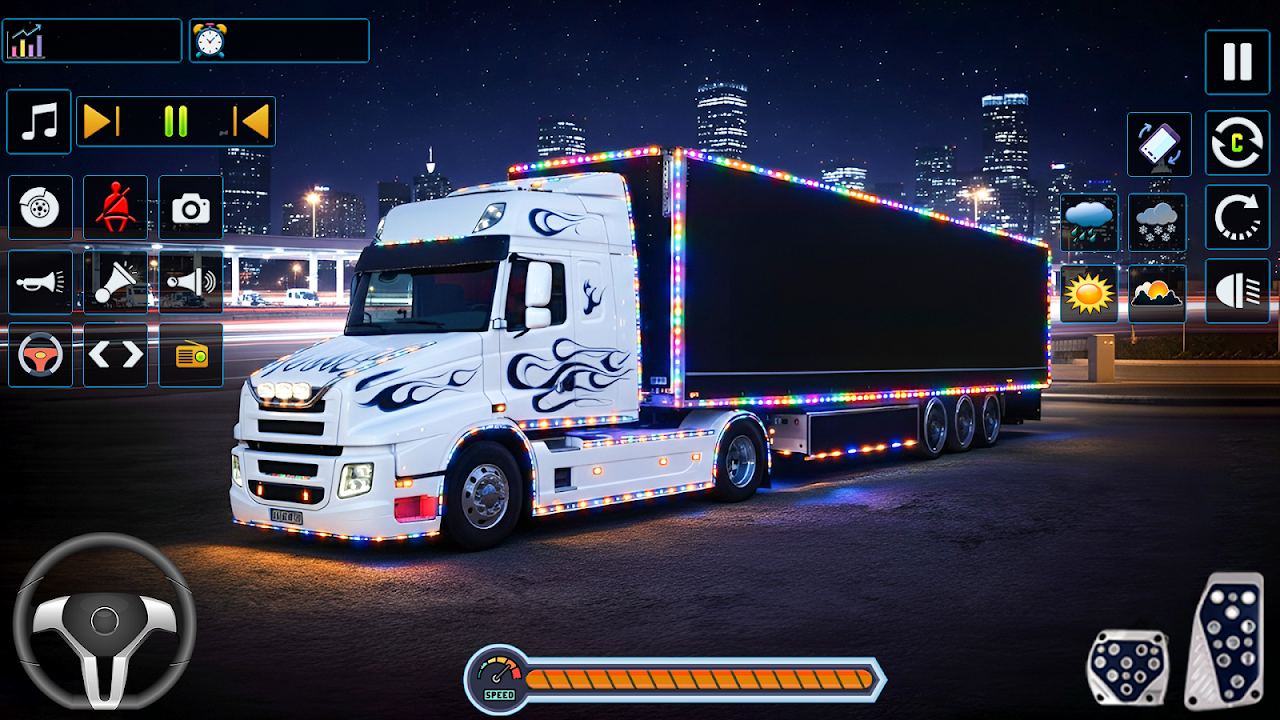1280x720 pixels.
Task: Go back to the previous music track
Action: (x=250, y=122)
